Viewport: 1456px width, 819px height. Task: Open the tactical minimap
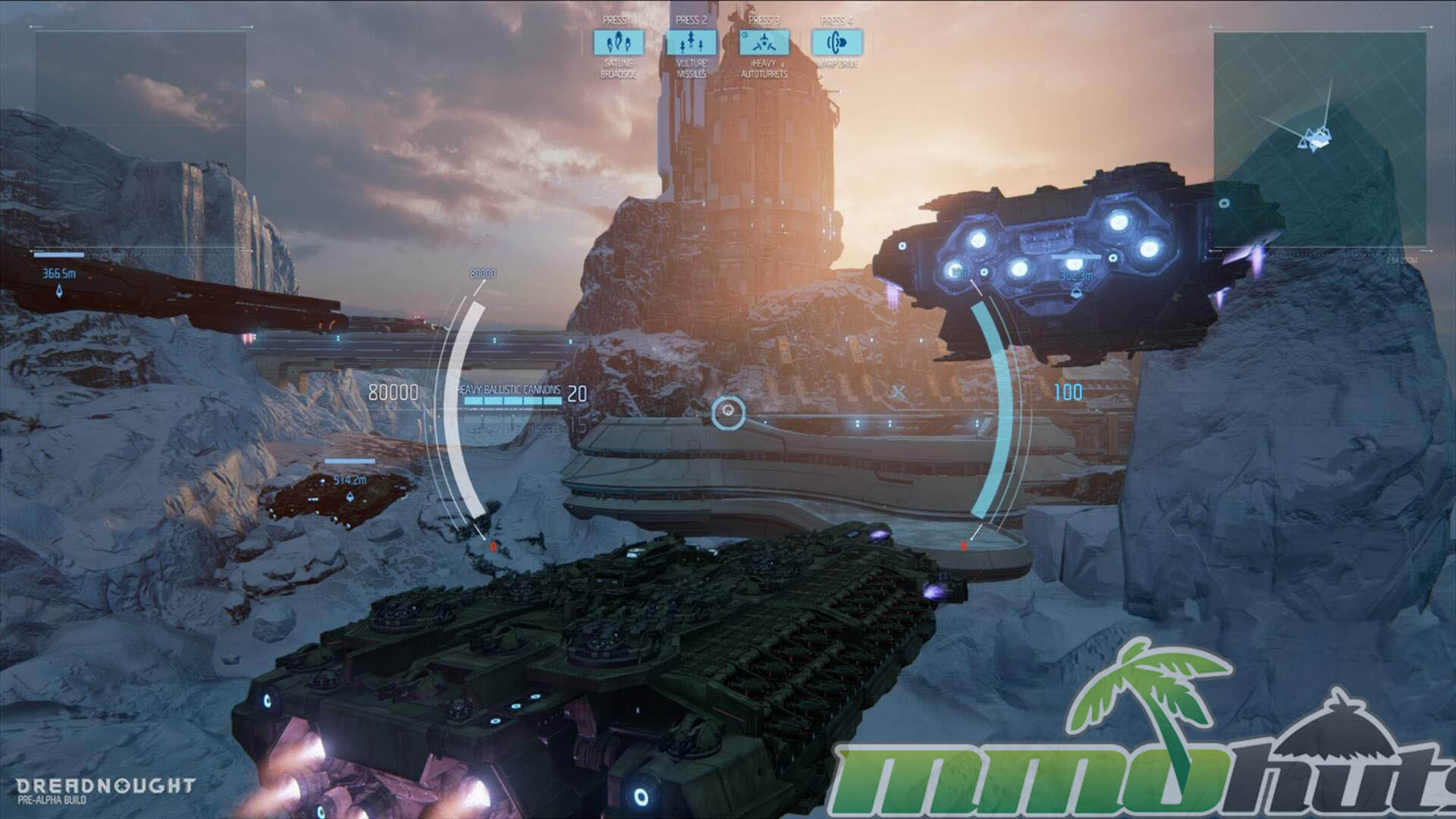click(1319, 140)
